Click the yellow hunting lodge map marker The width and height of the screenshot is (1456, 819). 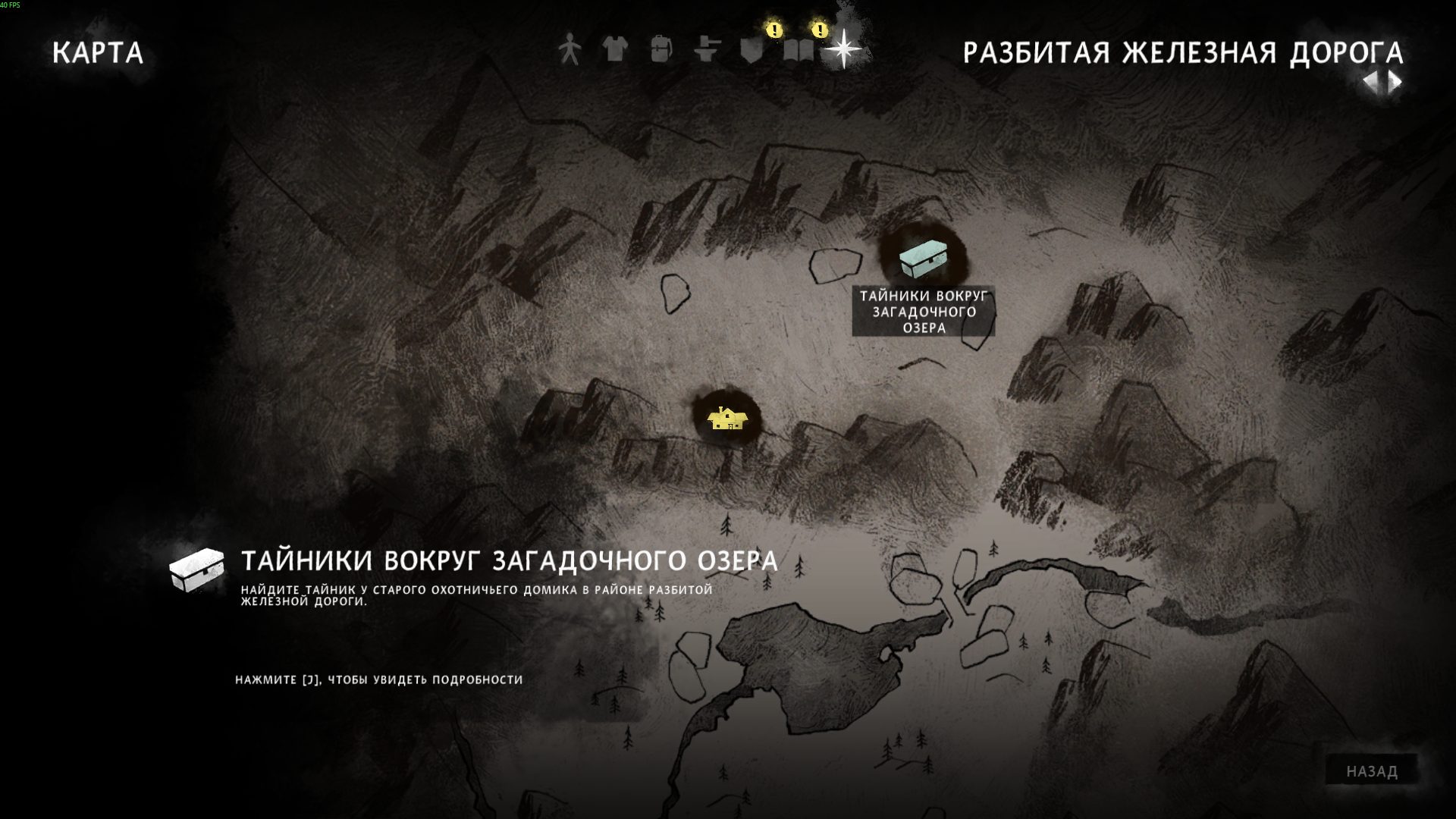[x=727, y=418]
